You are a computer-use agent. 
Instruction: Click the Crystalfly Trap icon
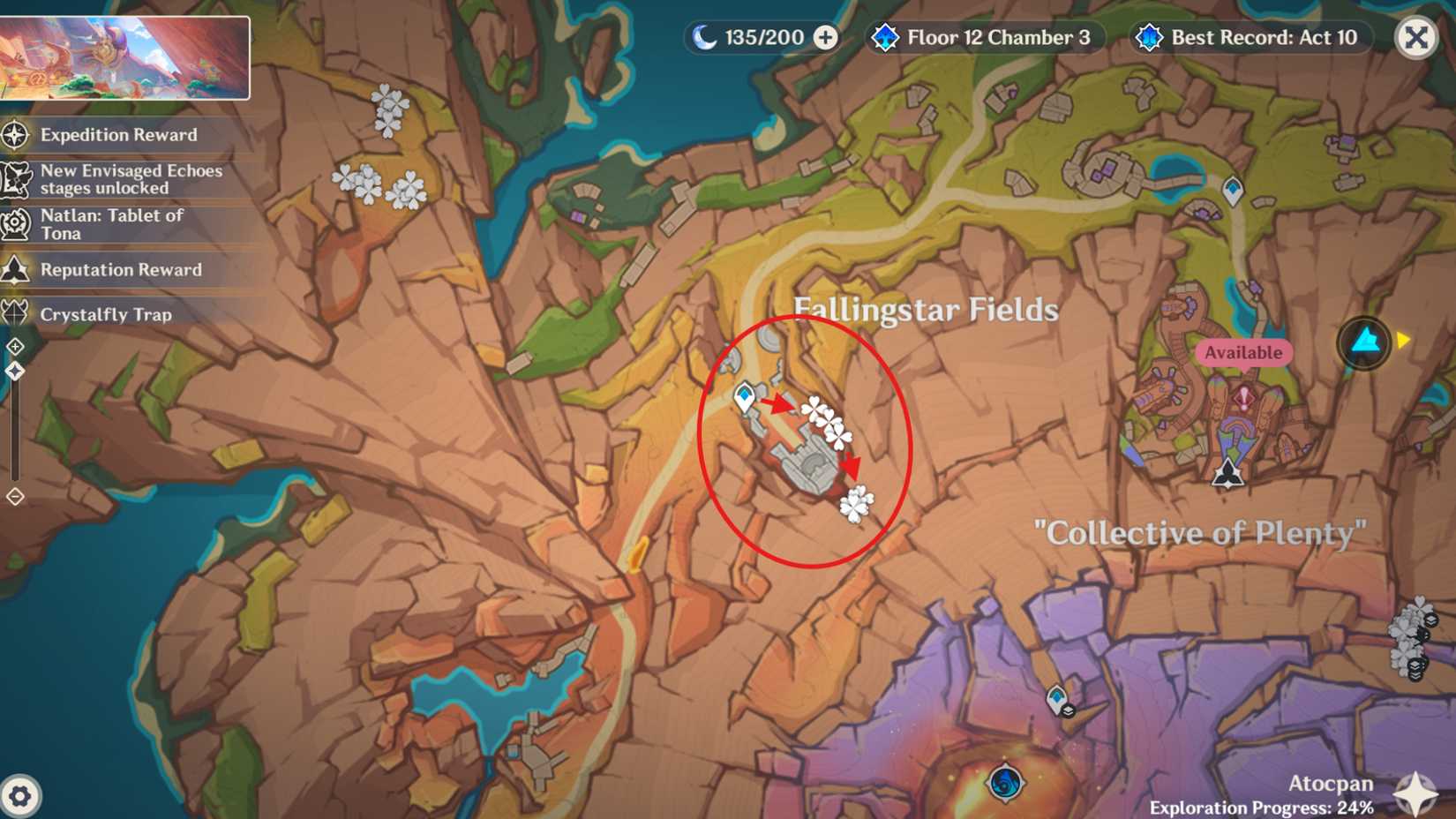pyautogui.click(x=15, y=313)
